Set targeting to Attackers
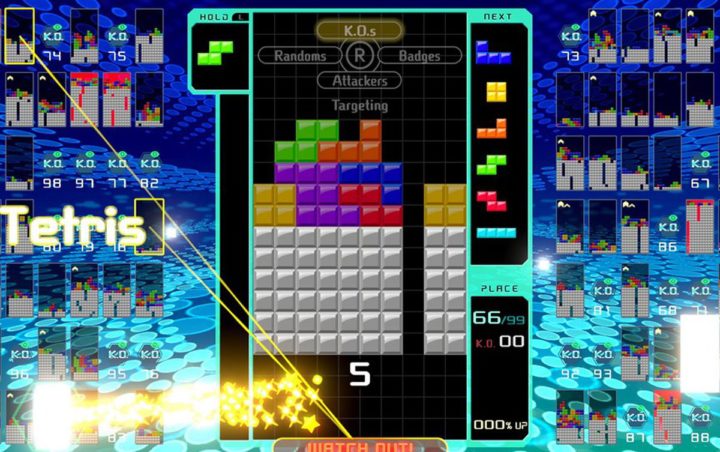Image resolution: width=720 pixels, height=452 pixels. pyautogui.click(x=359, y=80)
